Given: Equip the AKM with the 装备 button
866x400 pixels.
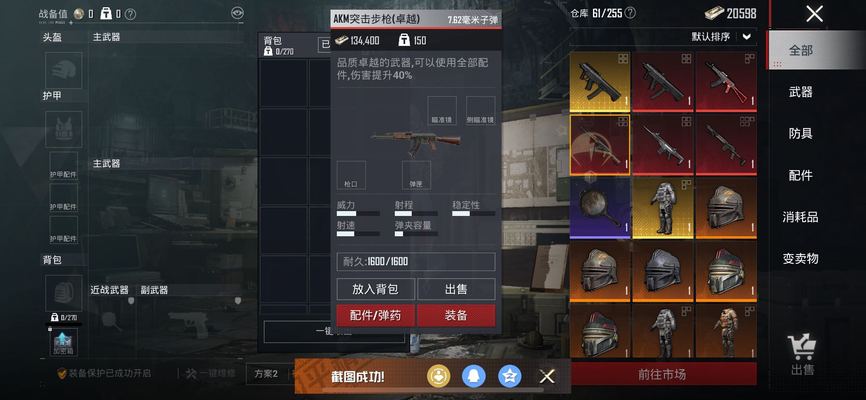Looking at the screenshot, I should [455, 315].
